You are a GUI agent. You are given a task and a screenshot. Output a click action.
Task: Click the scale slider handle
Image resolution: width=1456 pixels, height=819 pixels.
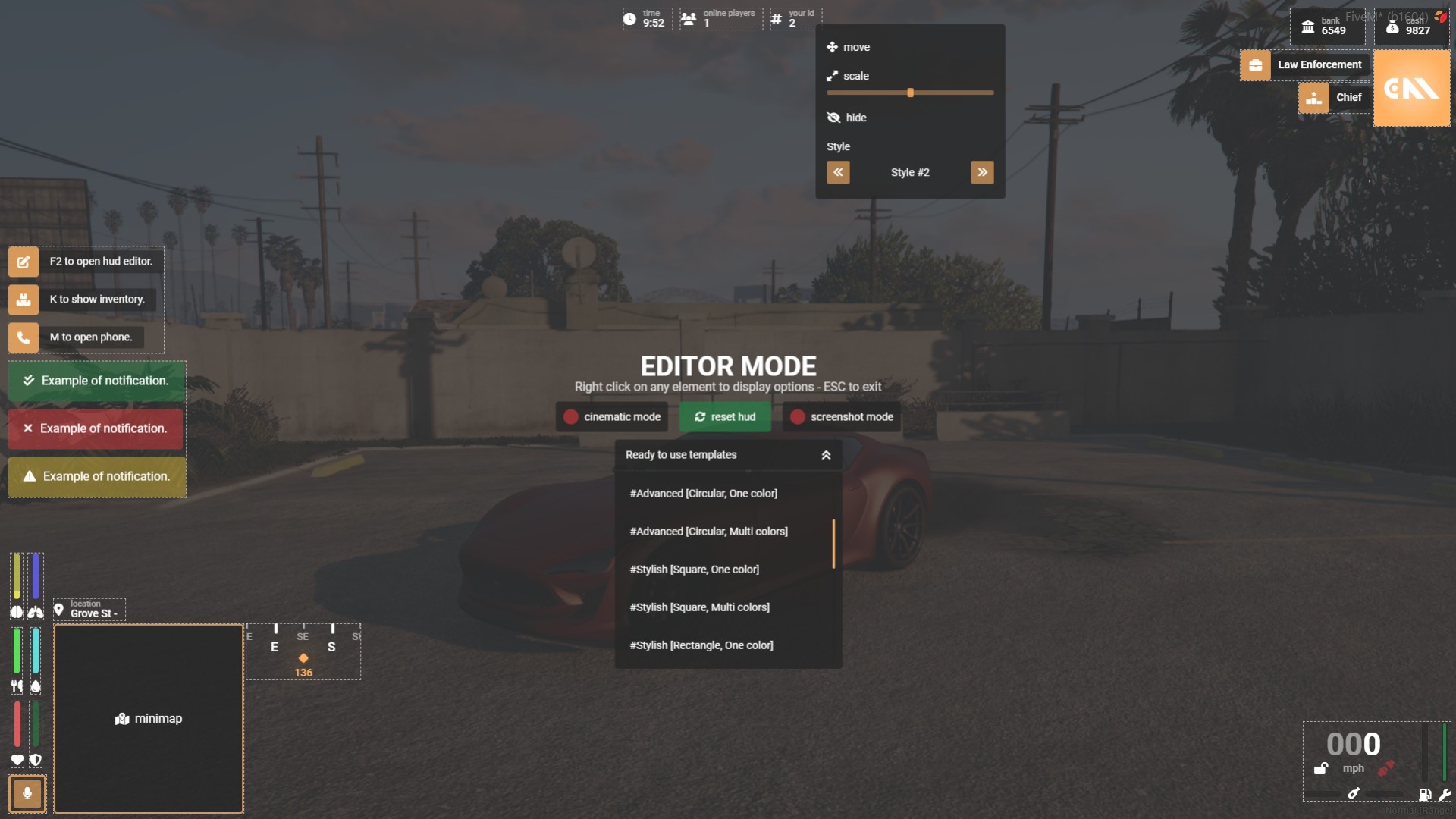point(910,93)
